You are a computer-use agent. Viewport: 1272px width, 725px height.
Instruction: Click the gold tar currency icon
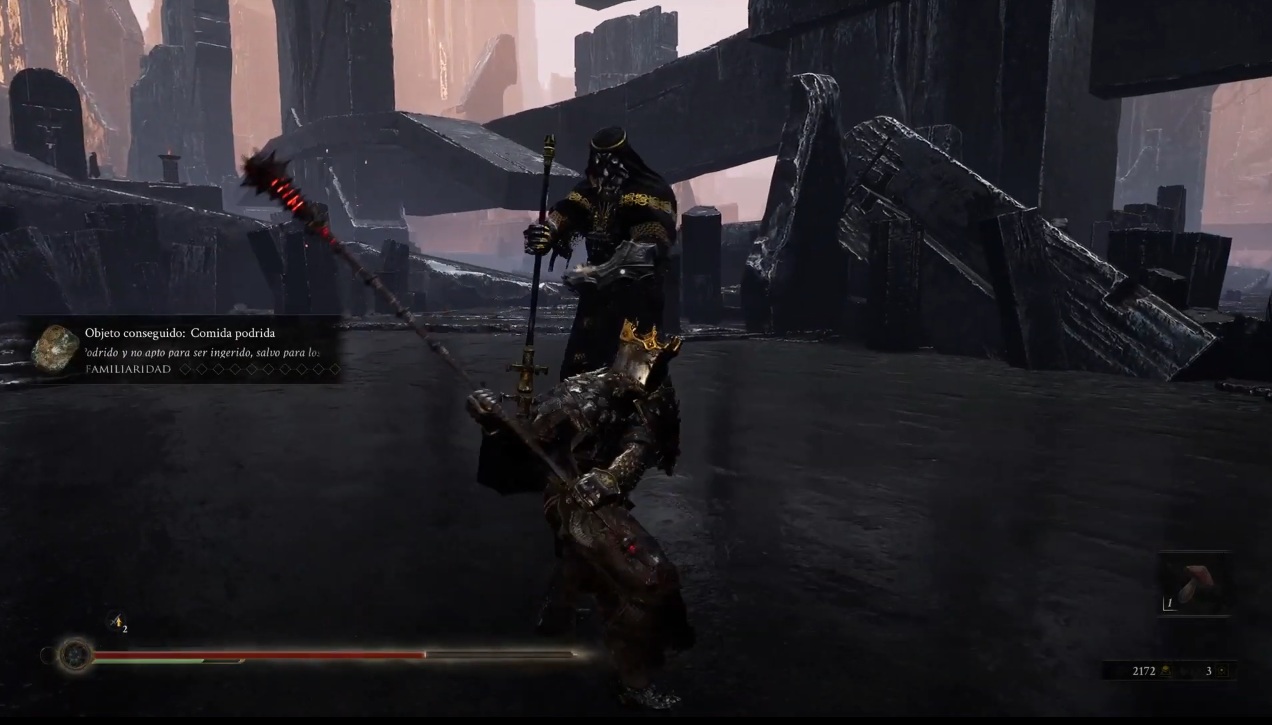[1166, 671]
